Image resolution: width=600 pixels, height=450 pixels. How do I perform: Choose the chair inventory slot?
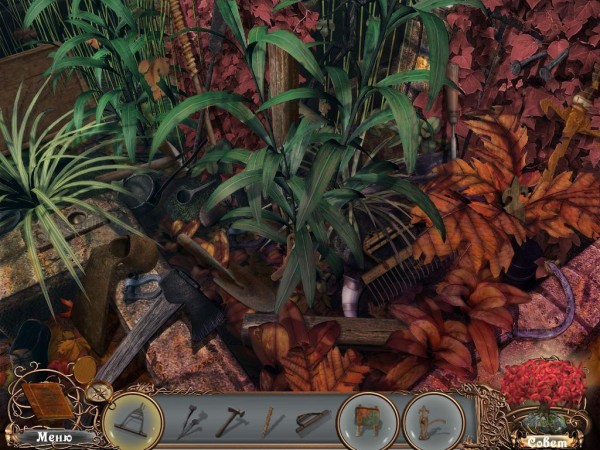tap(367, 420)
